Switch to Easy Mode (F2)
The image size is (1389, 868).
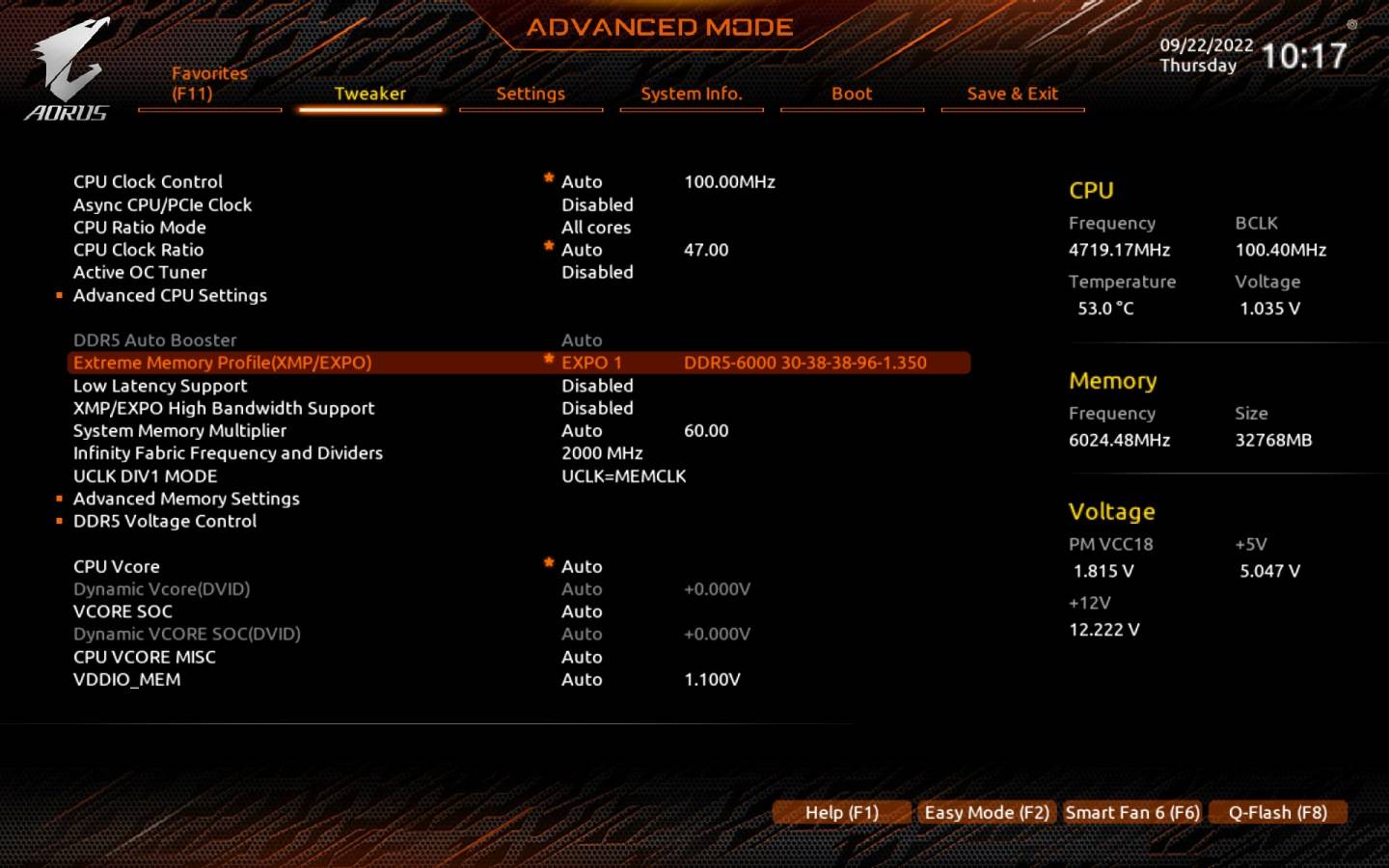coord(986,813)
